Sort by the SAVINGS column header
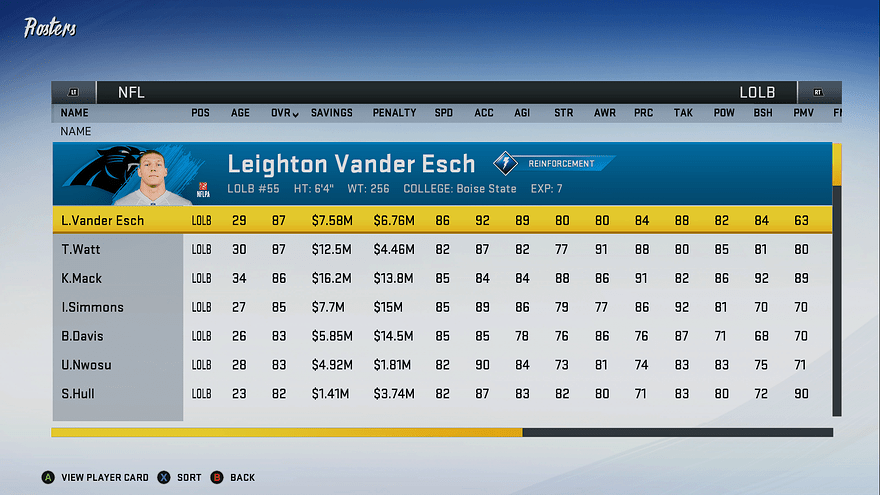Screen dimensions: 880x495 332,113
